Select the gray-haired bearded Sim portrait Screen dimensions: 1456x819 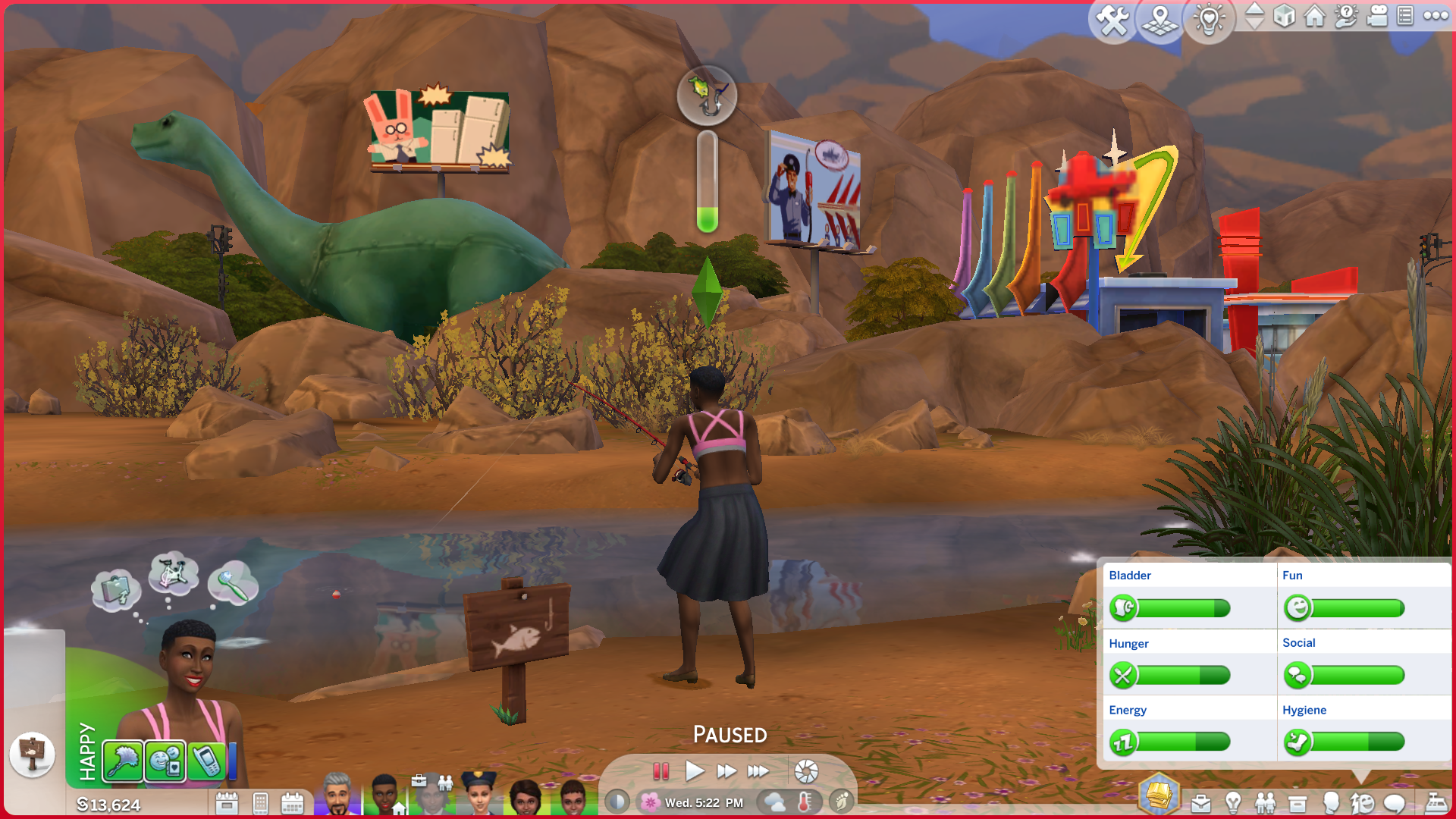(x=337, y=795)
